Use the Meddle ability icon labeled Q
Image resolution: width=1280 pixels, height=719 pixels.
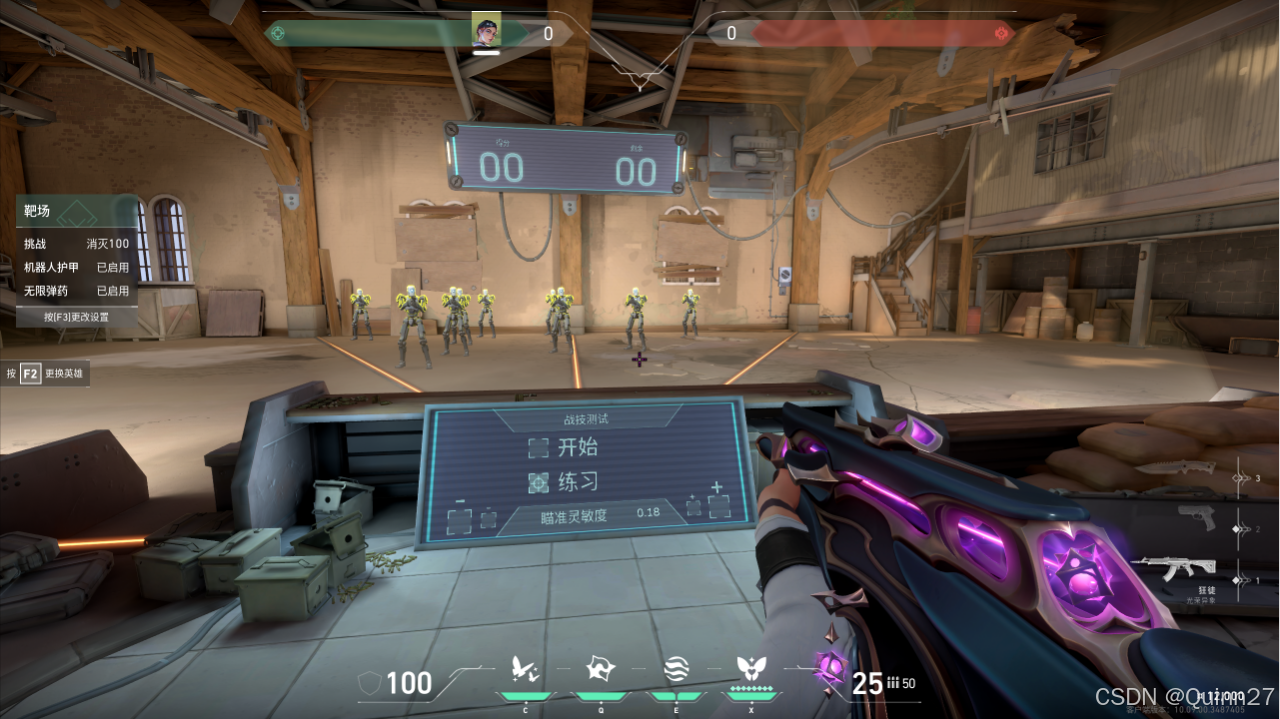(x=600, y=669)
